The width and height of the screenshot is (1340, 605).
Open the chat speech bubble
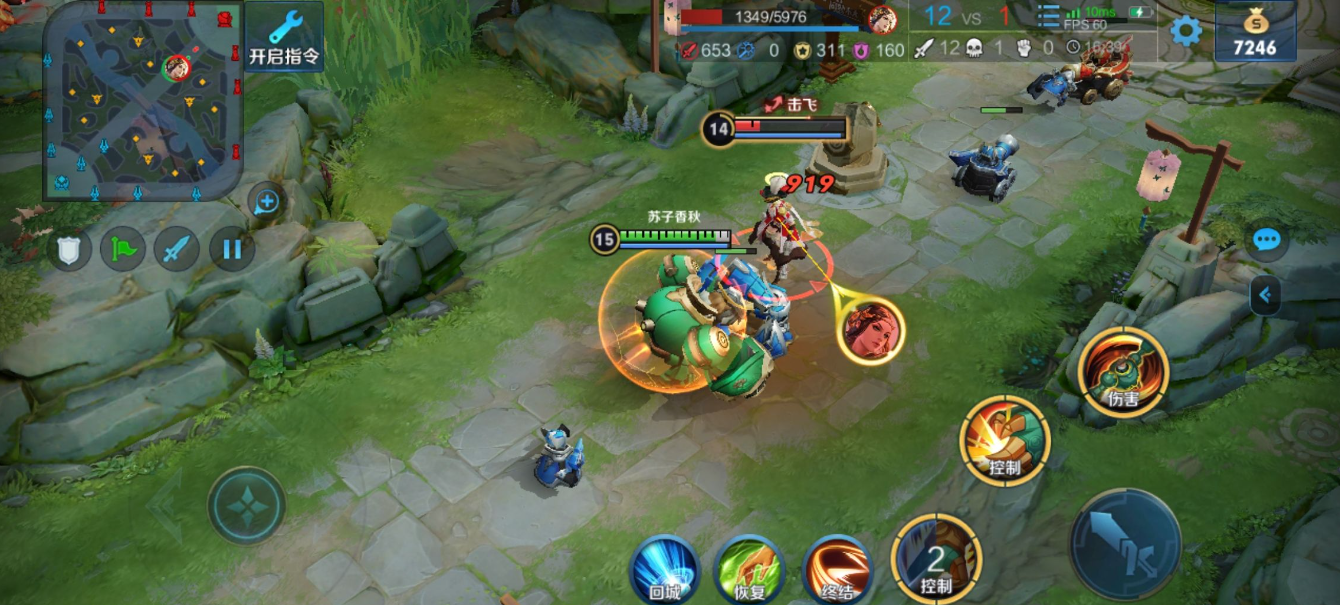point(1267,240)
